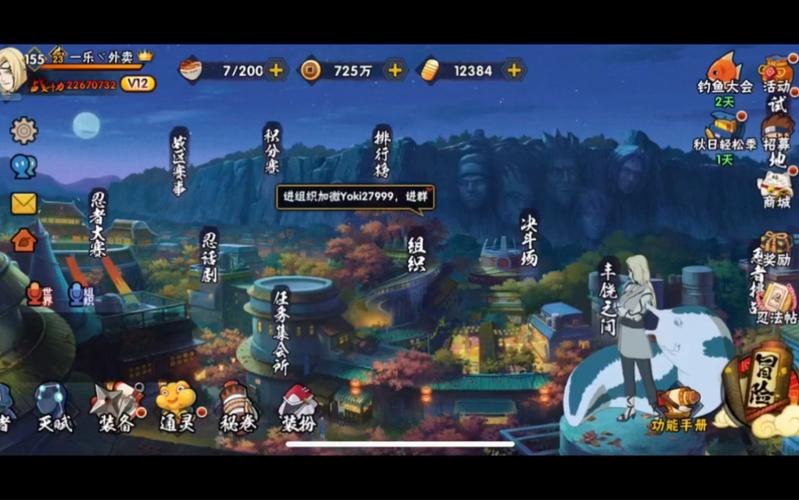
Task: Open the friends icon
Action: [x=23, y=167]
